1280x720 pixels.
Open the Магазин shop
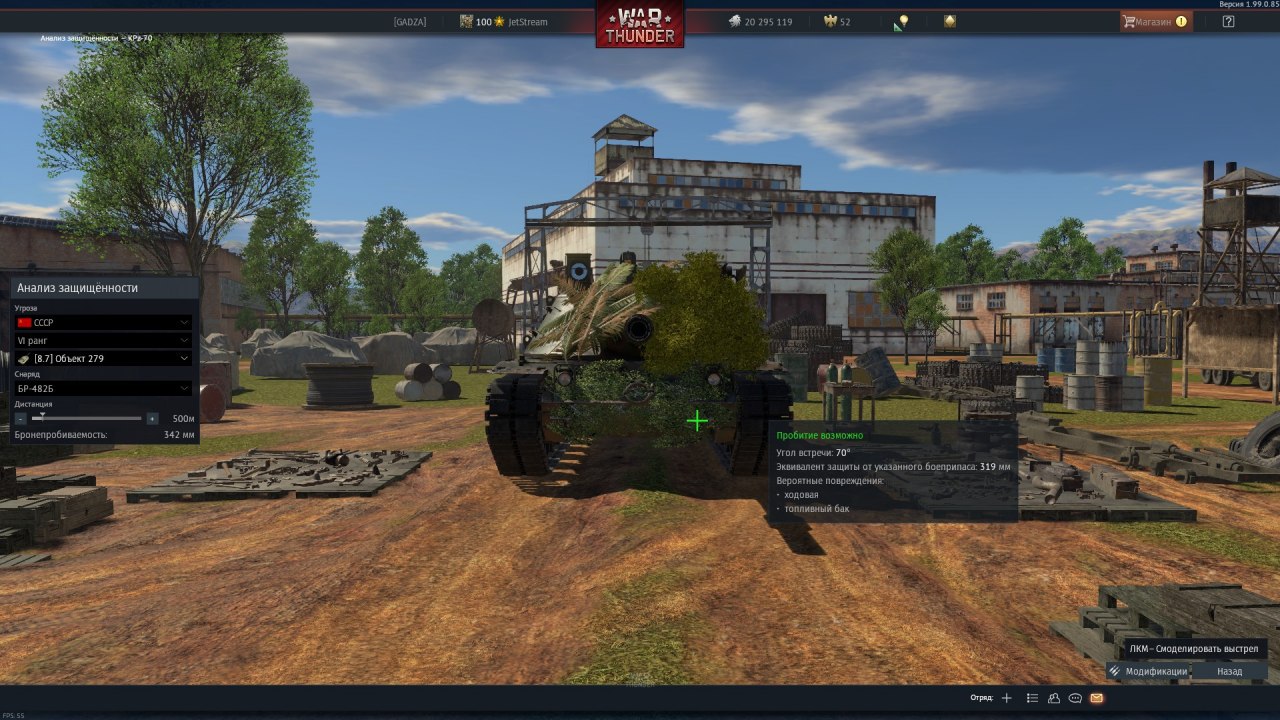pos(1156,21)
